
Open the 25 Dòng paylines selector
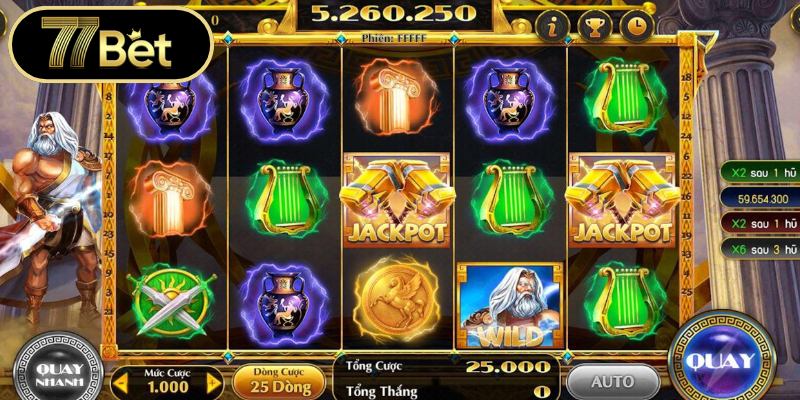coord(280,382)
